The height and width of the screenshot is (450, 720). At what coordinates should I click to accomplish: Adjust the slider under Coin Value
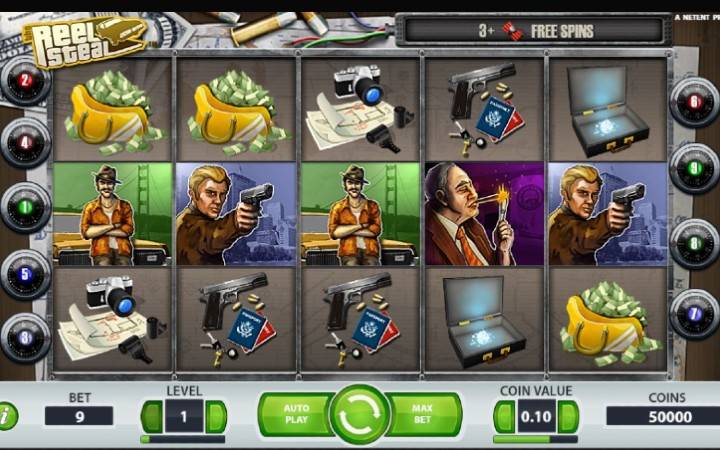535,439
